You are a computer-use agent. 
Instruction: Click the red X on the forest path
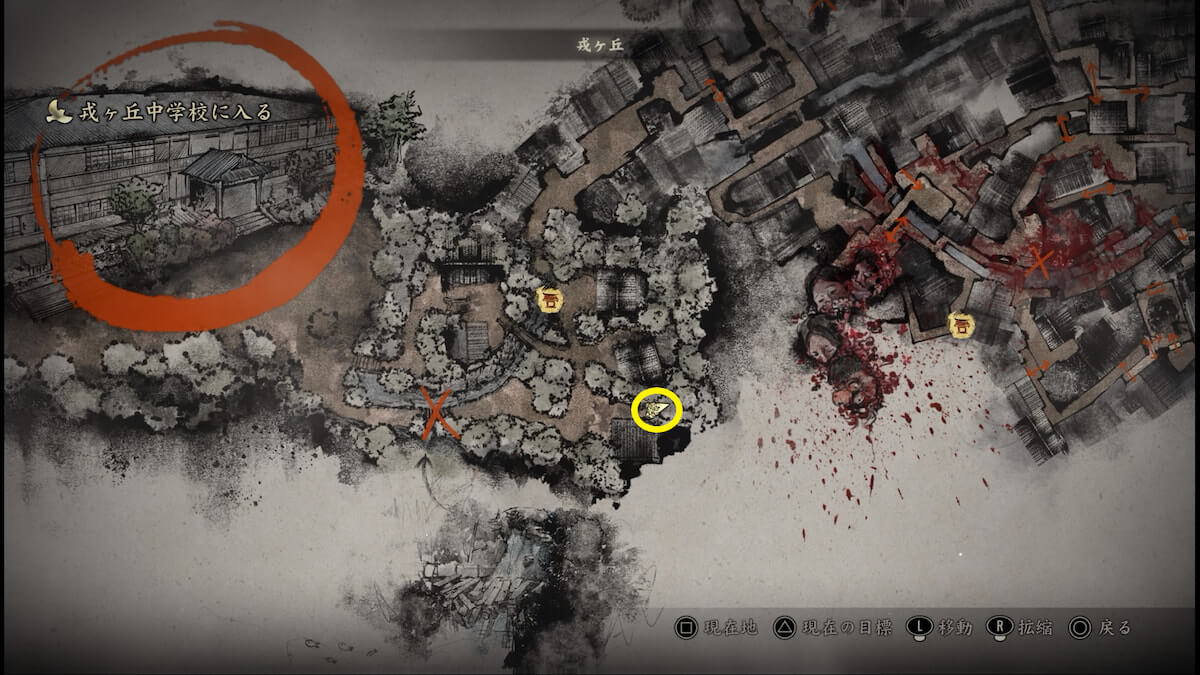437,413
